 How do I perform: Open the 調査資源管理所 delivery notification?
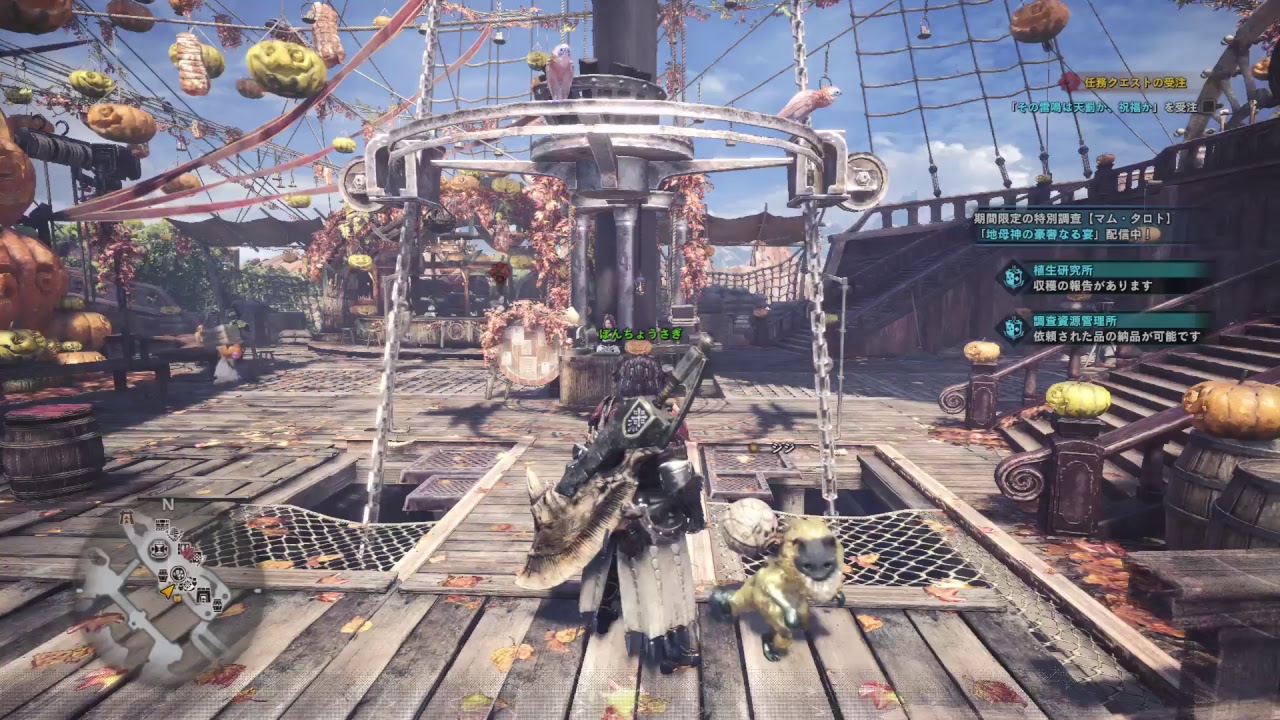click(1110, 328)
